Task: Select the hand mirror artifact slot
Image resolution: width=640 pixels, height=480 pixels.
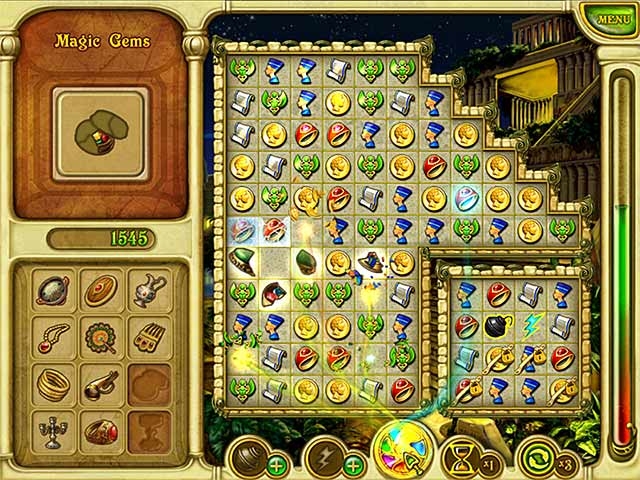Action: click(52, 290)
